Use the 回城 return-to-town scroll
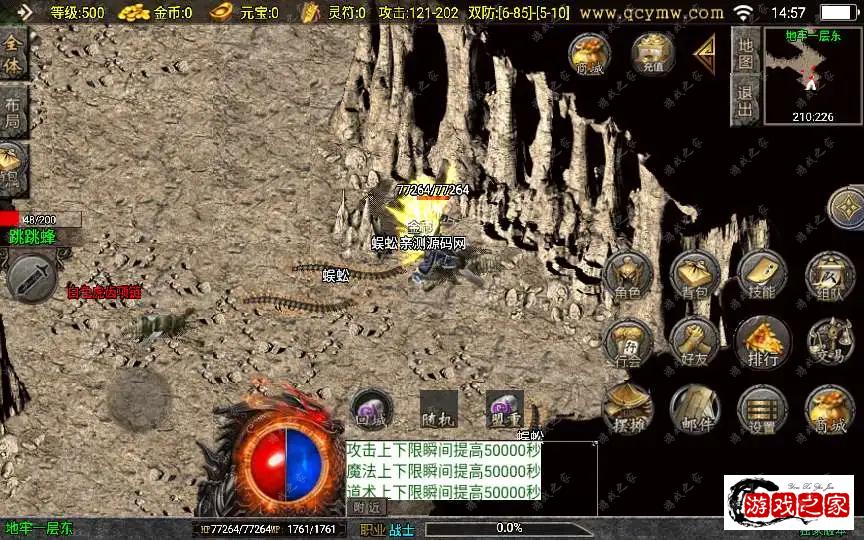Viewport: 864px width, 540px height. coord(370,409)
